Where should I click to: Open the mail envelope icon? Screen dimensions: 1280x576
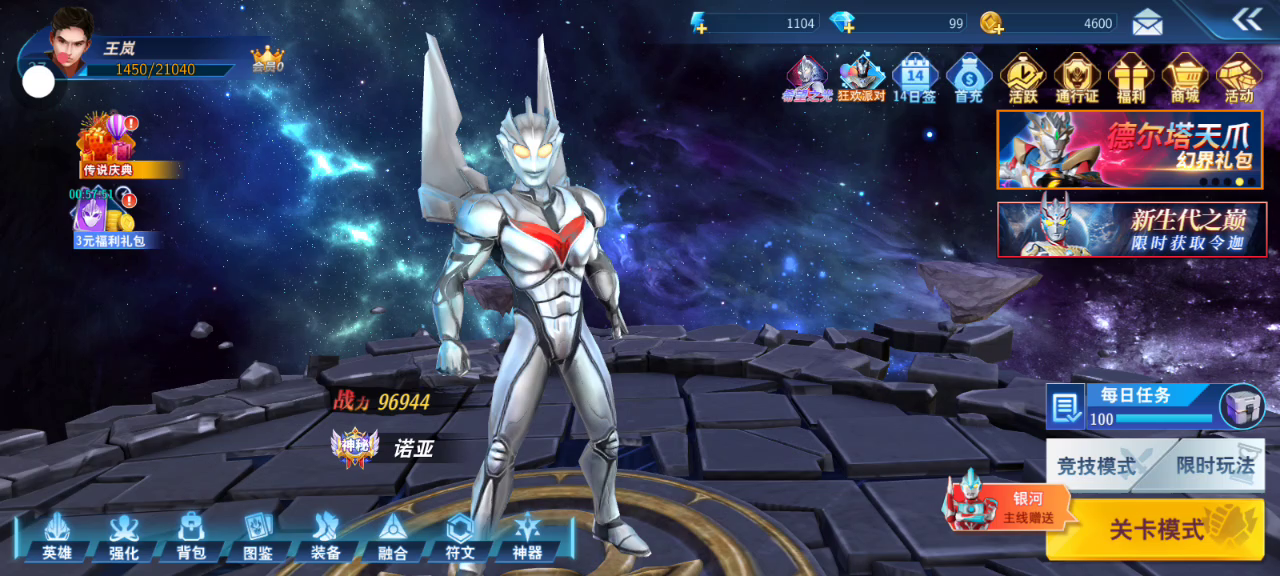click(x=1147, y=22)
